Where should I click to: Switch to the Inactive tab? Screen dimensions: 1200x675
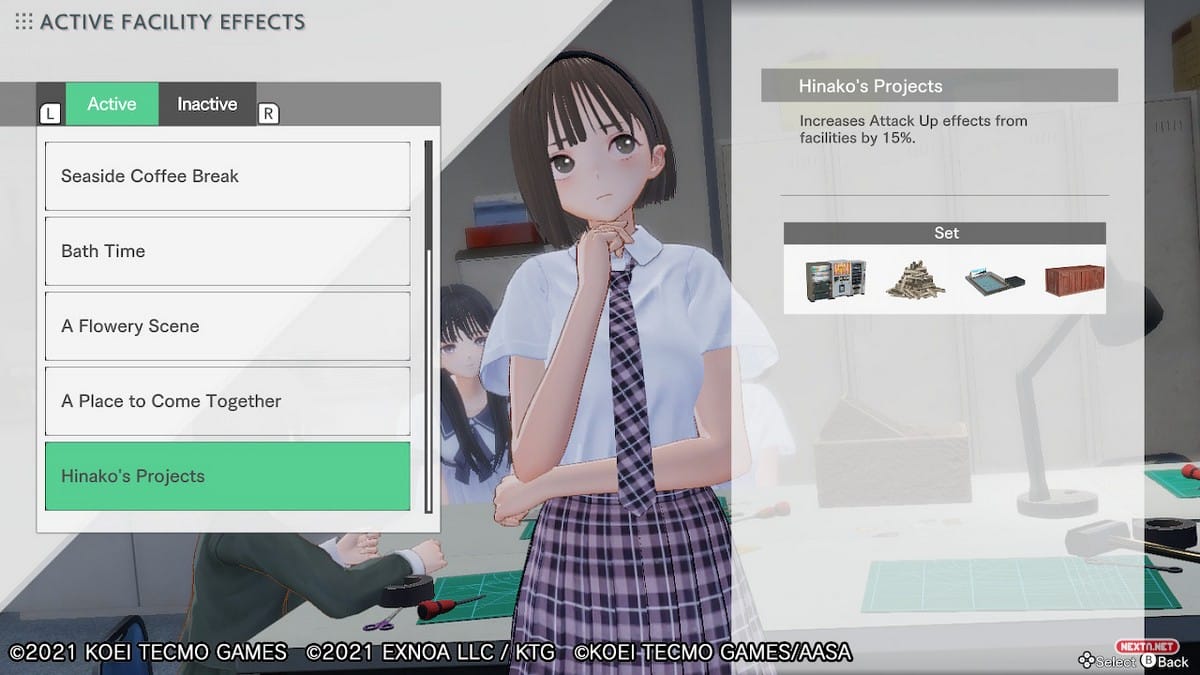[207, 104]
